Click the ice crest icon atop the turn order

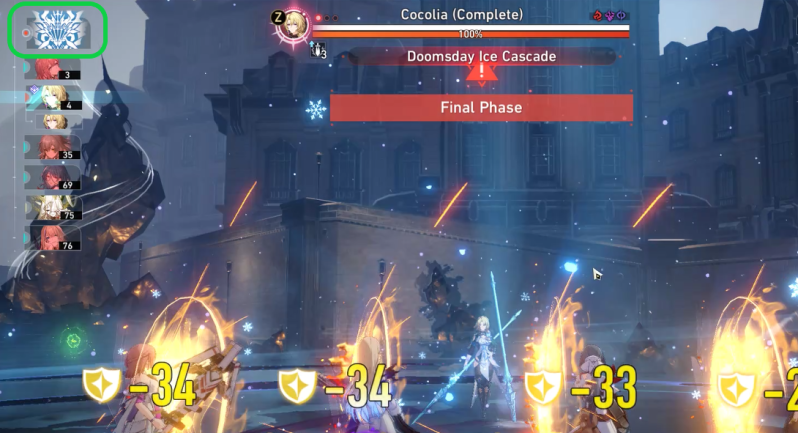click(56, 30)
